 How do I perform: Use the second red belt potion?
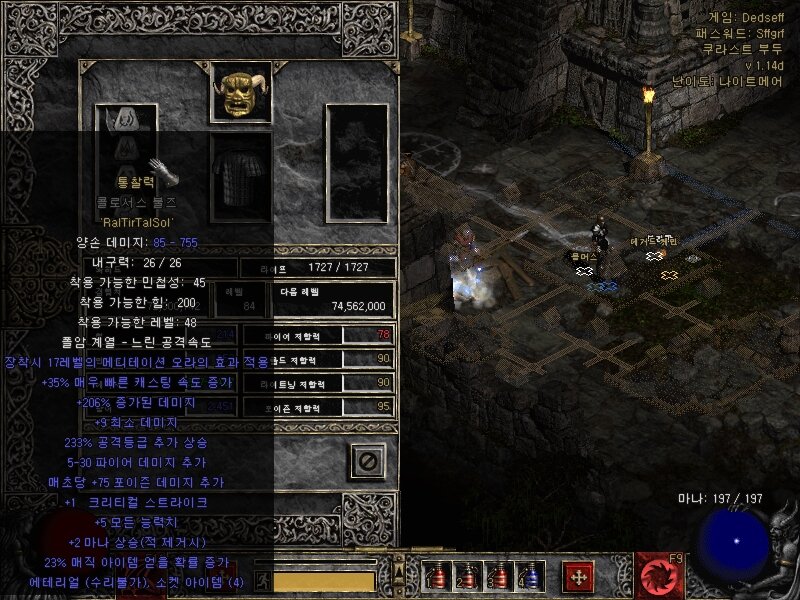point(466,576)
